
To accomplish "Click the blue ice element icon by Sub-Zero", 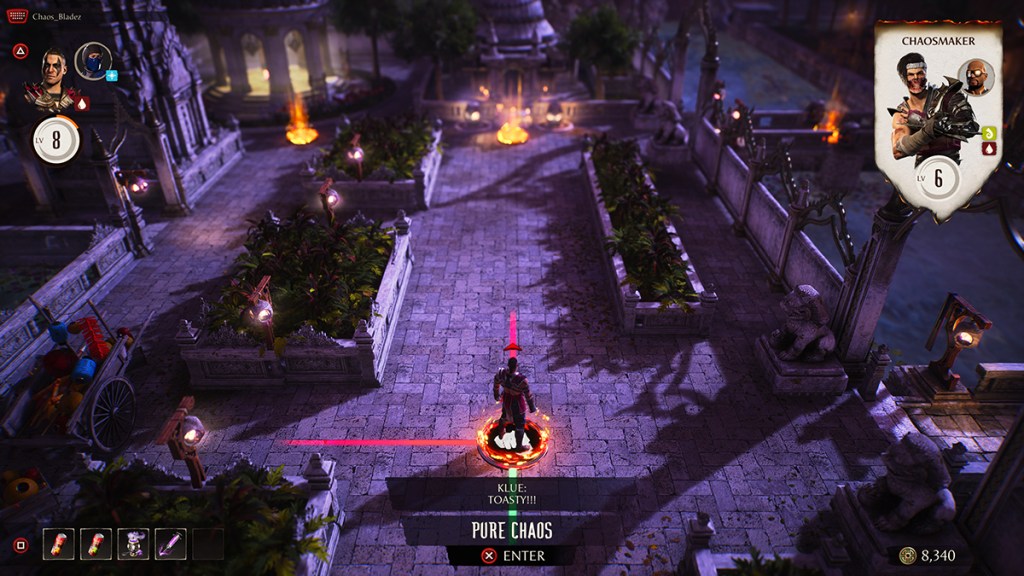I will pyautogui.click(x=112, y=75).
